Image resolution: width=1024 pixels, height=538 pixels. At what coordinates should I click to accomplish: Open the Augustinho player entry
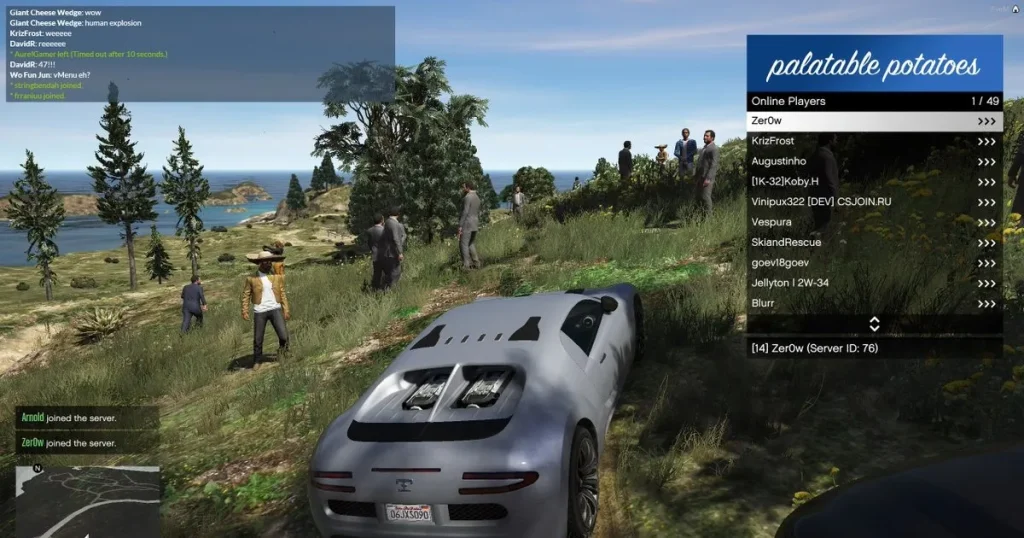[x=874, y=161]
